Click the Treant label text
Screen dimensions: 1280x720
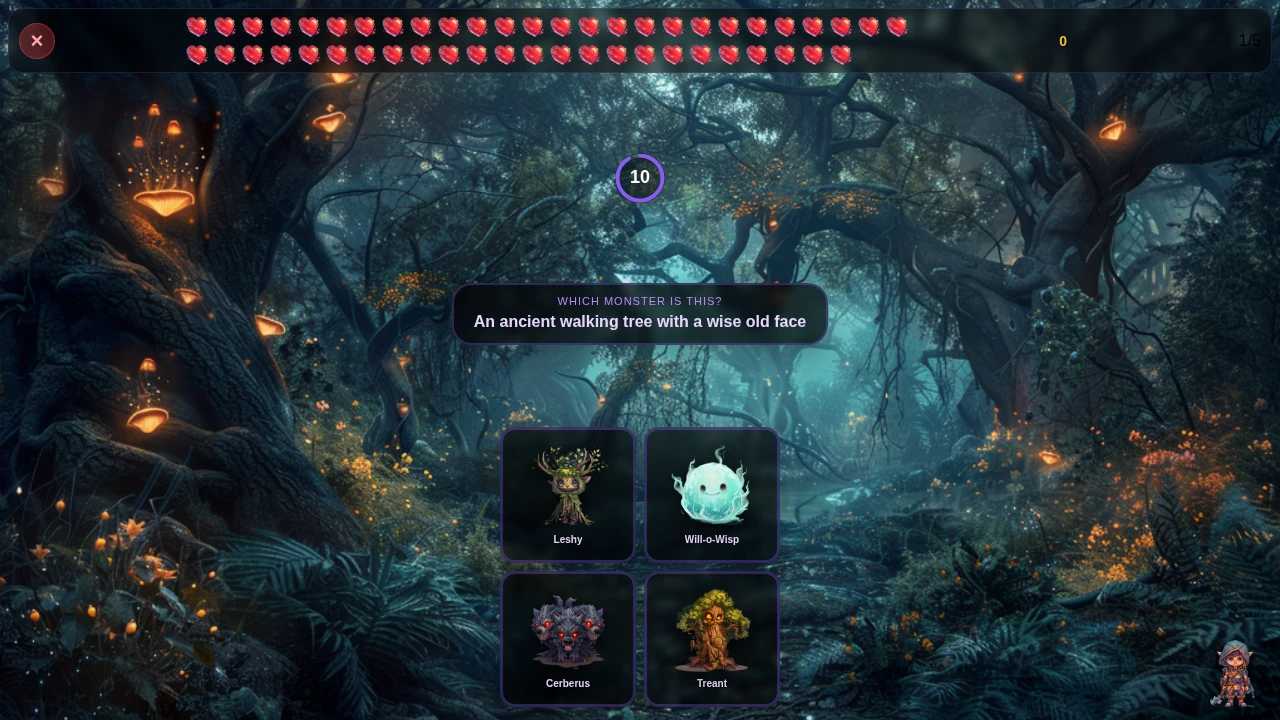(x=712, y=683)
